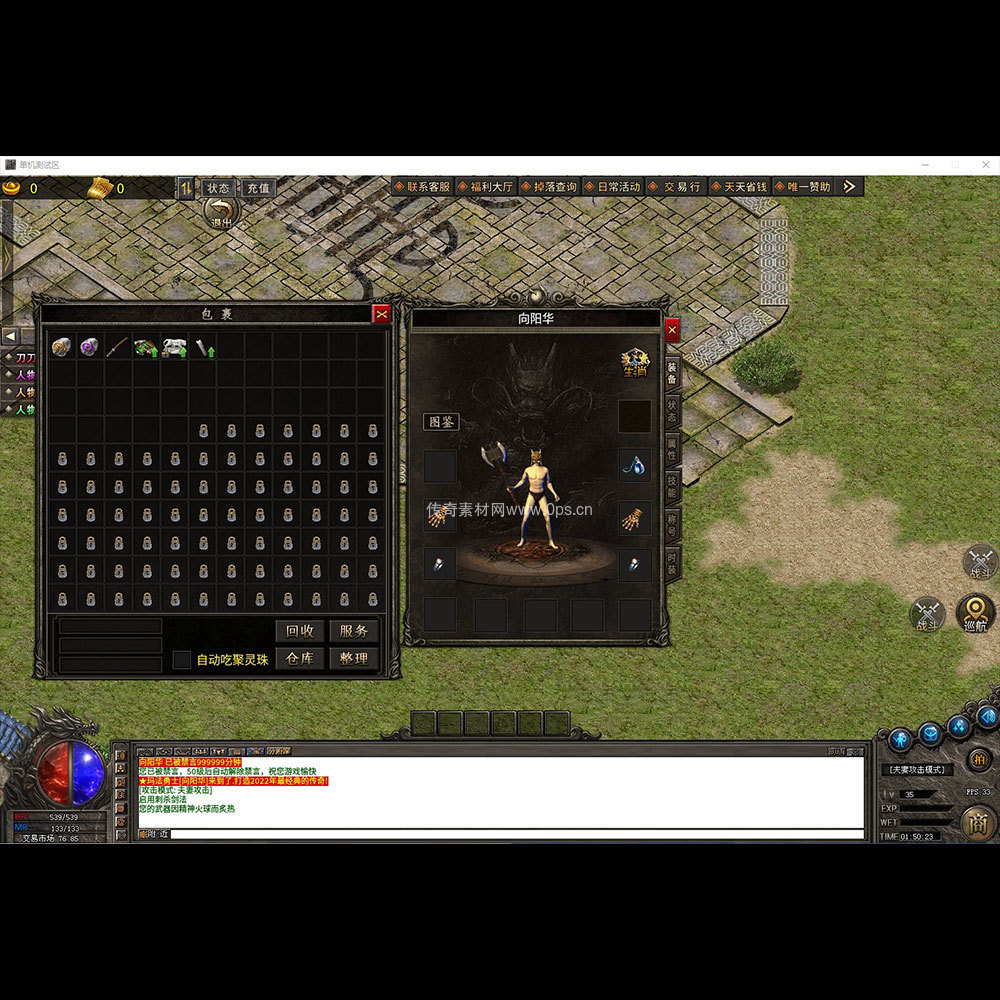Viewport: 1000px width, 1000px height.
Task: Open the 商 shop round button
Action: [x=978, y=823]
